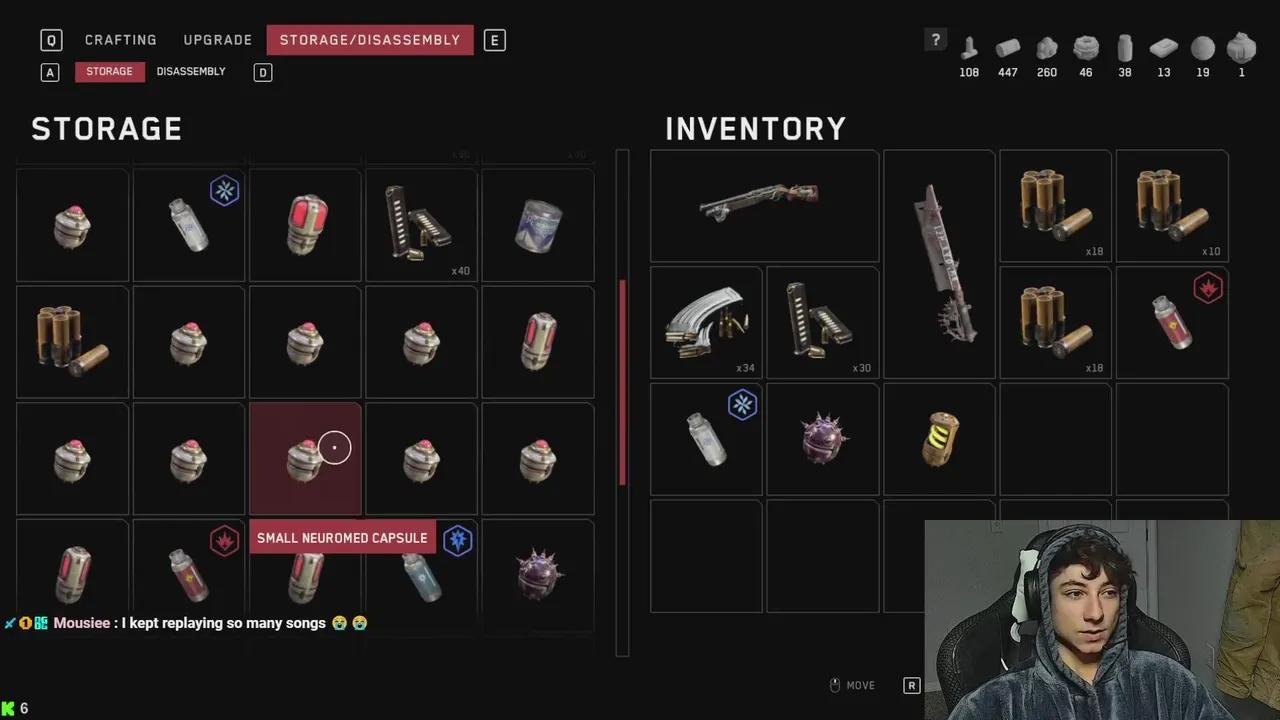Select the Storage/Disassembly tab
Screen dimensions: 1280x720
pyautogui.click(x=369, y=40)
